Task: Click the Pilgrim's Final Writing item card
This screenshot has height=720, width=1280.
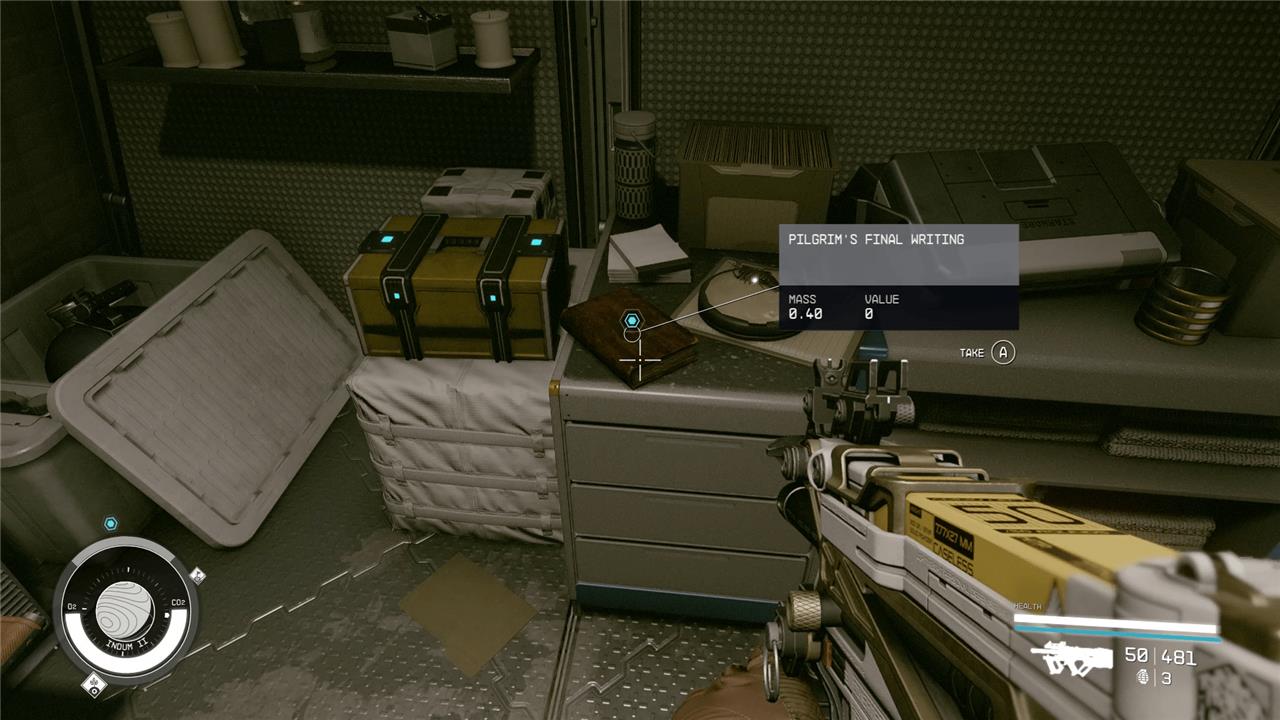Action: (x=898, y=276)
